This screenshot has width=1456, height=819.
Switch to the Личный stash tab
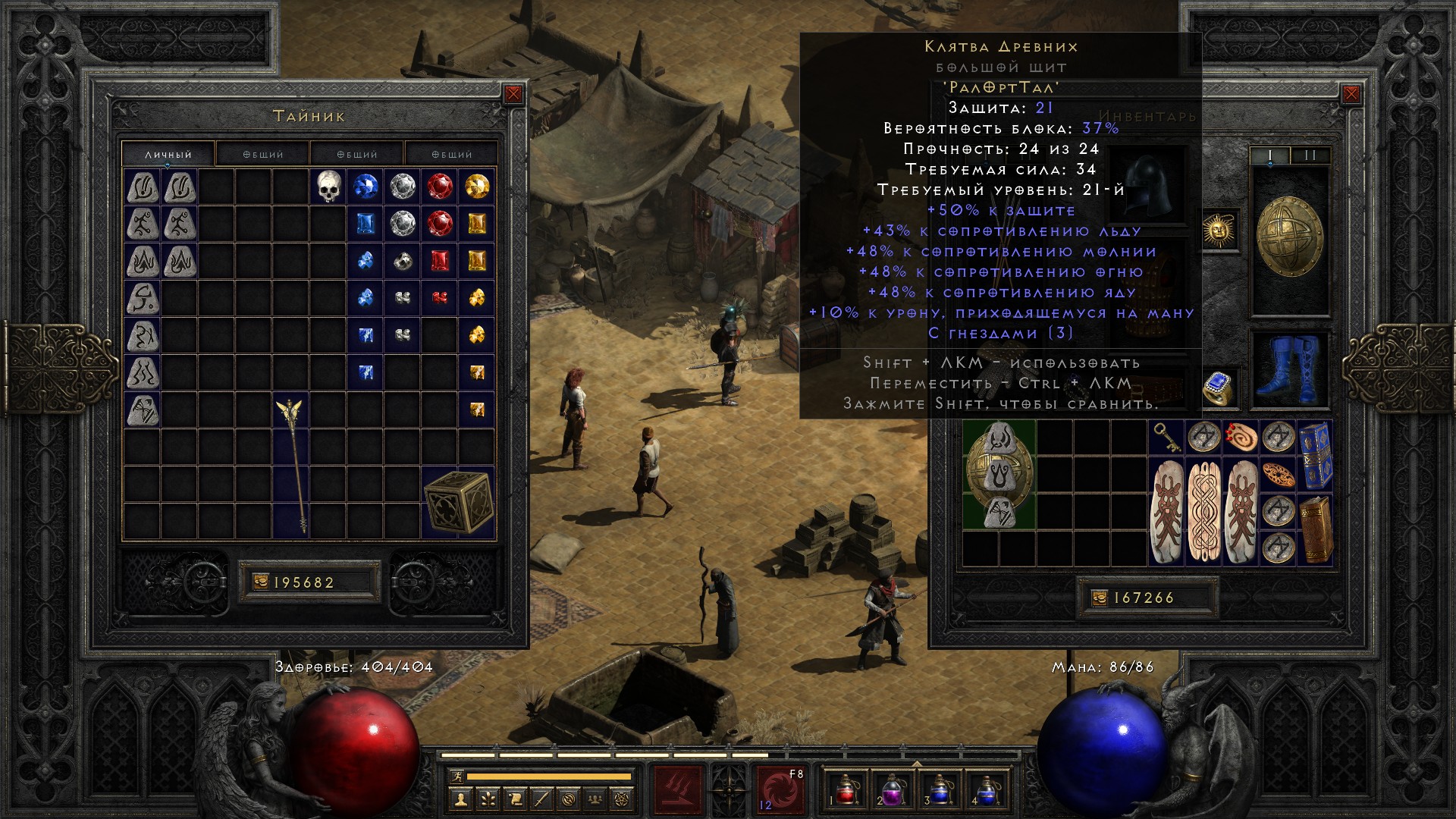coord(168,154)
